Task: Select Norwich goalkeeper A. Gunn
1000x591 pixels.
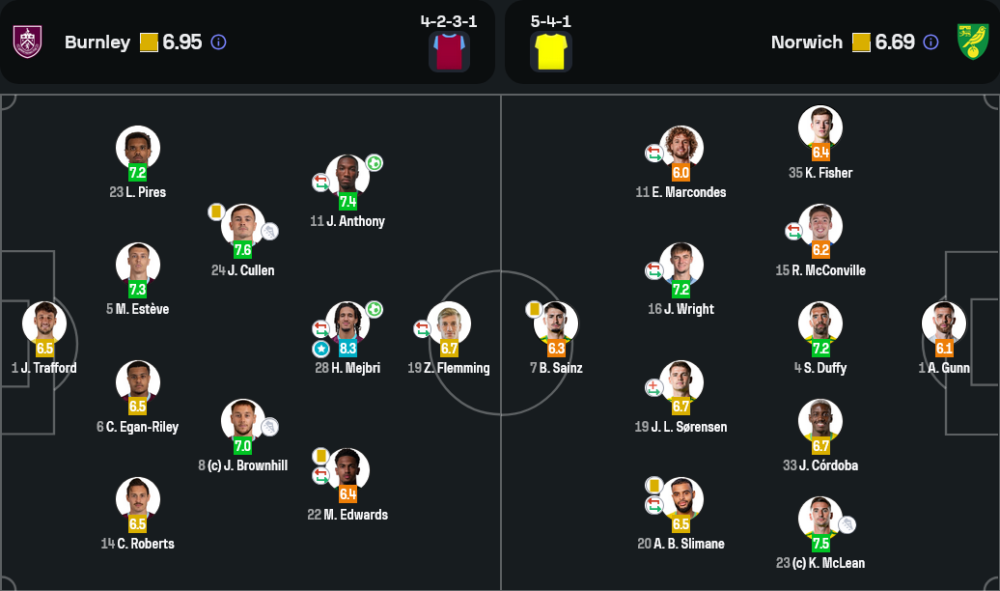Action: point(944,324)
